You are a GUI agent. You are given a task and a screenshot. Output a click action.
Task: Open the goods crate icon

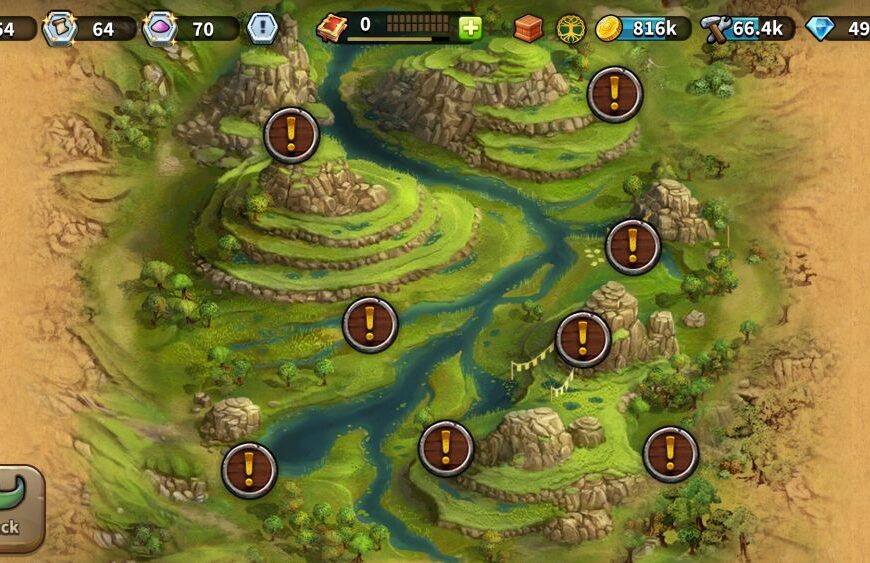(528, 28)
